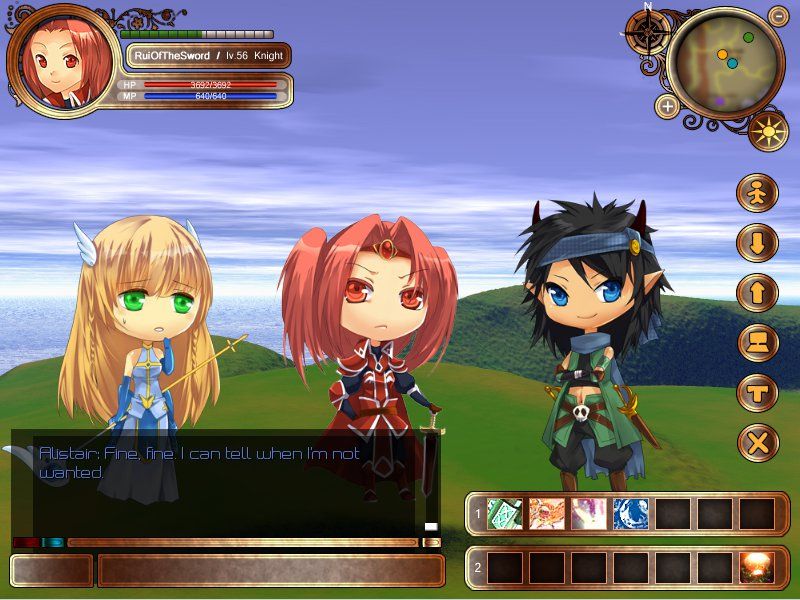Activate the green card skill icon
Viewport: 800px width, 600px height.
pos(505,514)
